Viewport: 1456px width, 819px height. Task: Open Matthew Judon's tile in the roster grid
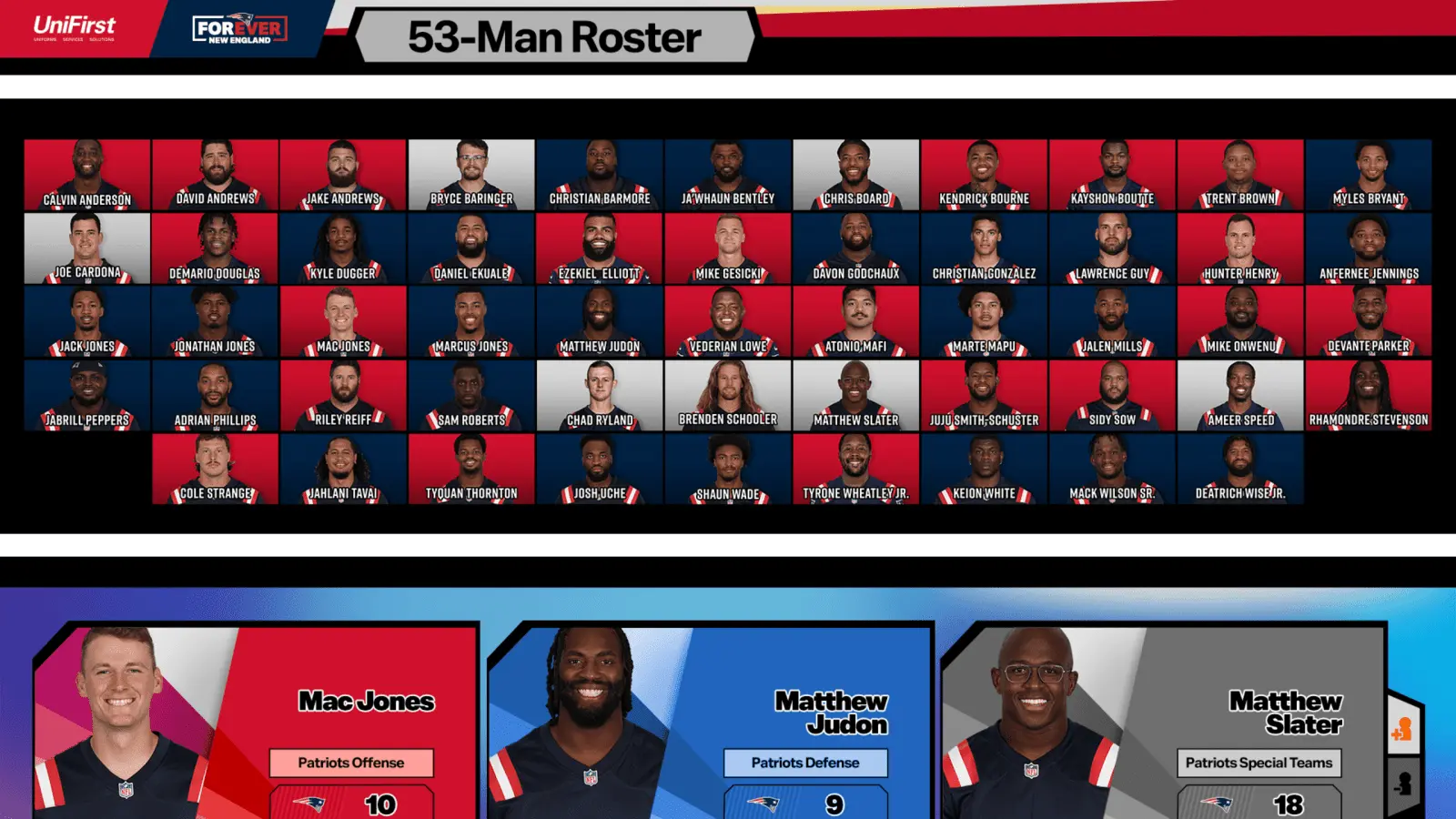[x=600, y=321]
